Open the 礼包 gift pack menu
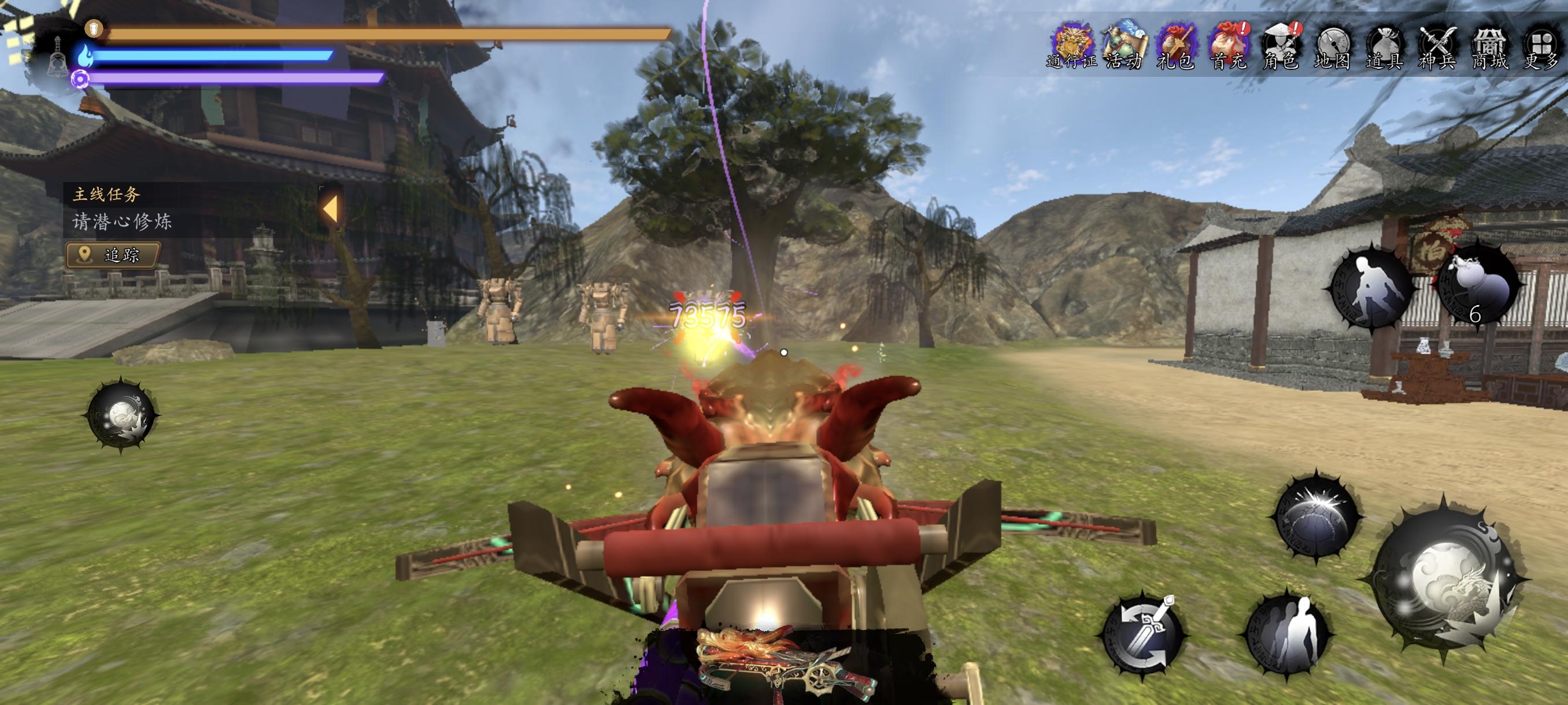 pos(1176,44)
